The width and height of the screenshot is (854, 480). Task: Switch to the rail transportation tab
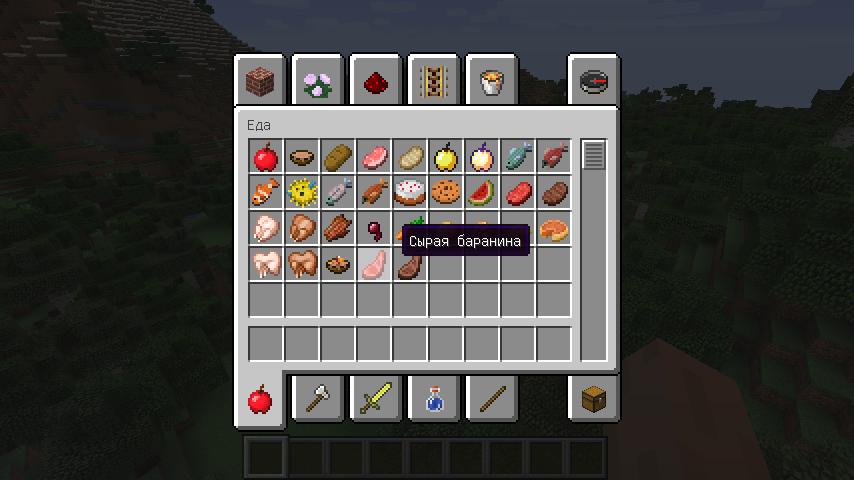tap(433, 82)
